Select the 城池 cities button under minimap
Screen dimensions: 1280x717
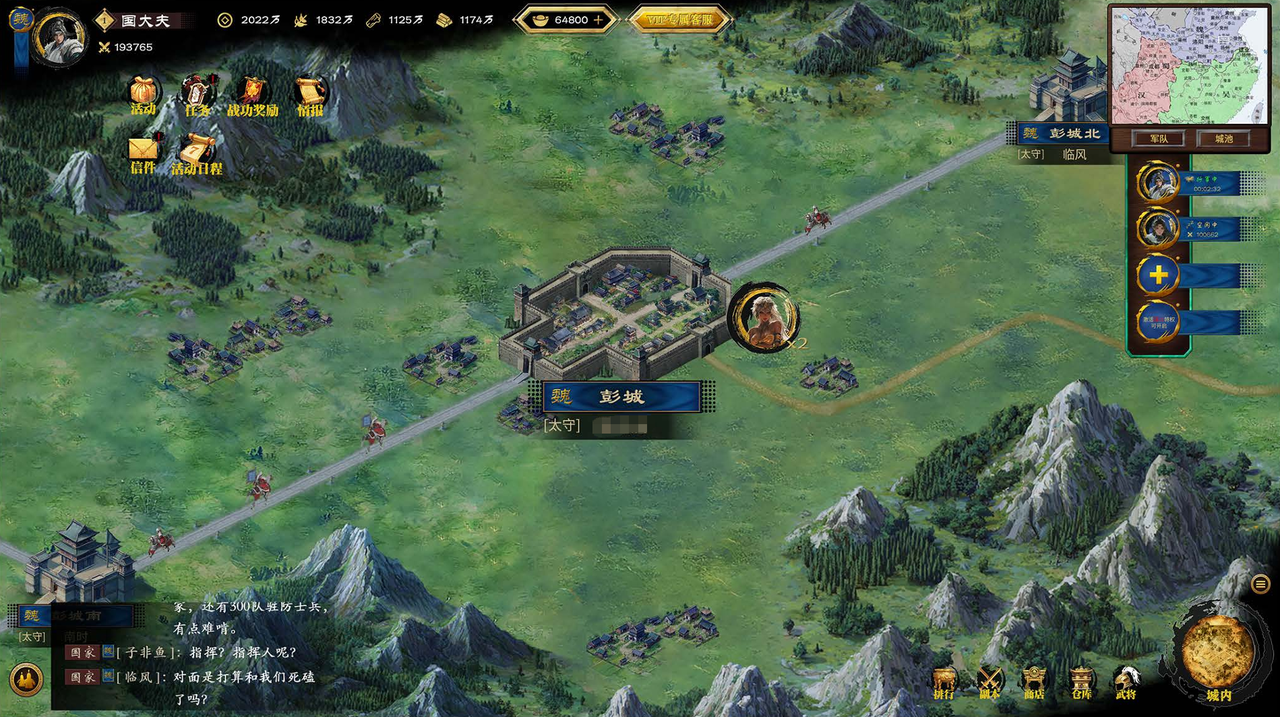pos(1224,139)
